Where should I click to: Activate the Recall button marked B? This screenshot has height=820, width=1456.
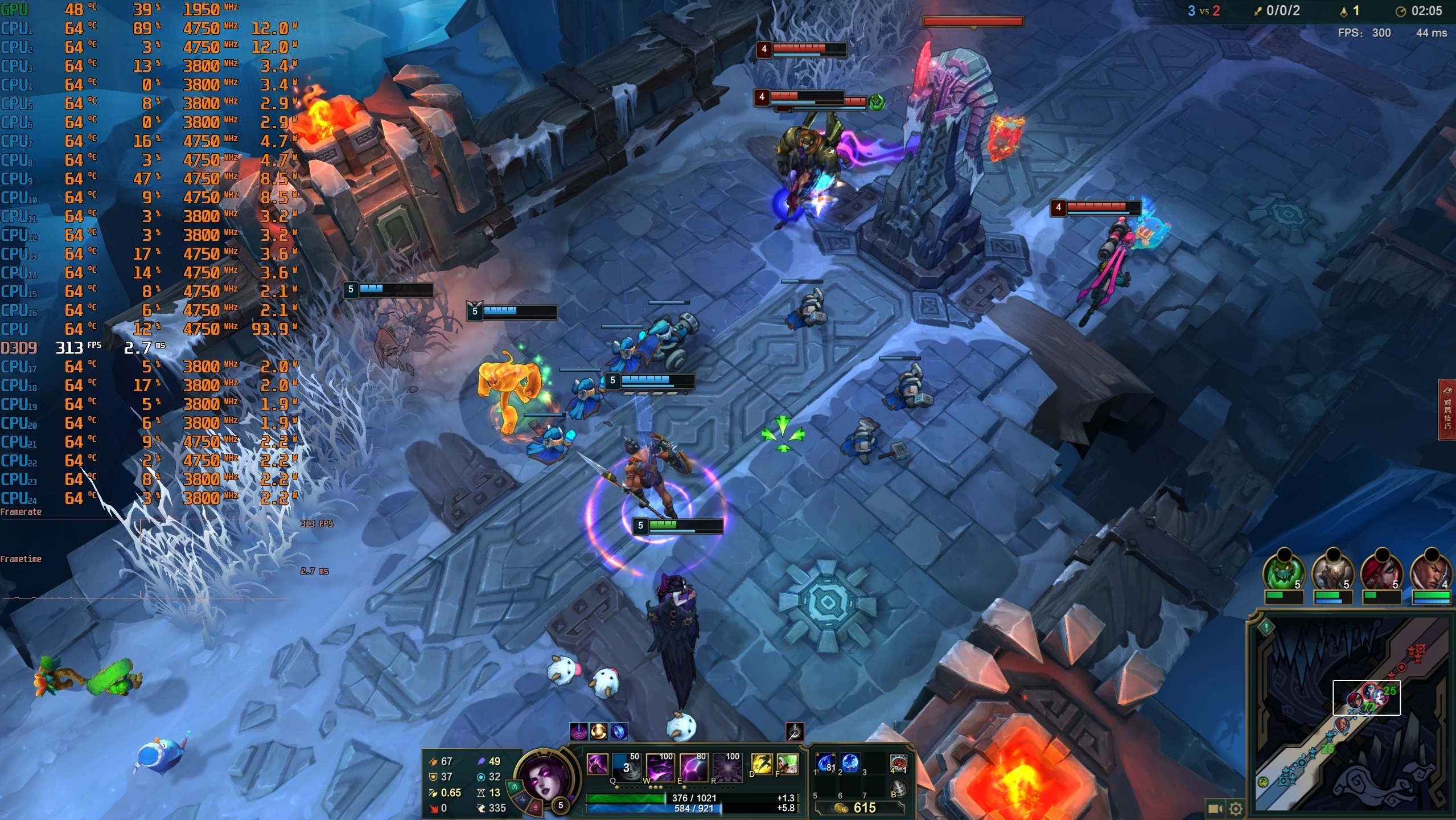pyautogui.click(x=898, y=788)
